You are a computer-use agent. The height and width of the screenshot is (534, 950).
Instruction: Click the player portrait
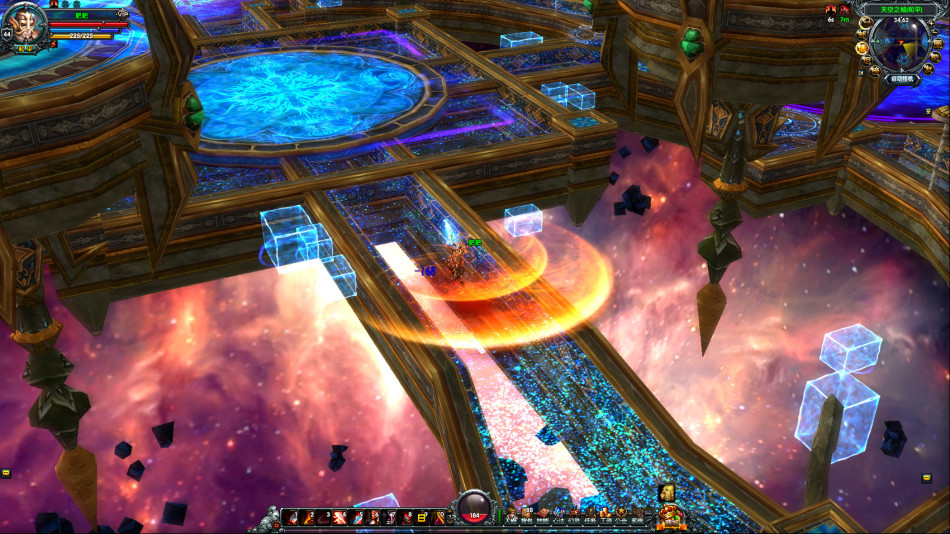[x=24, y=21]
